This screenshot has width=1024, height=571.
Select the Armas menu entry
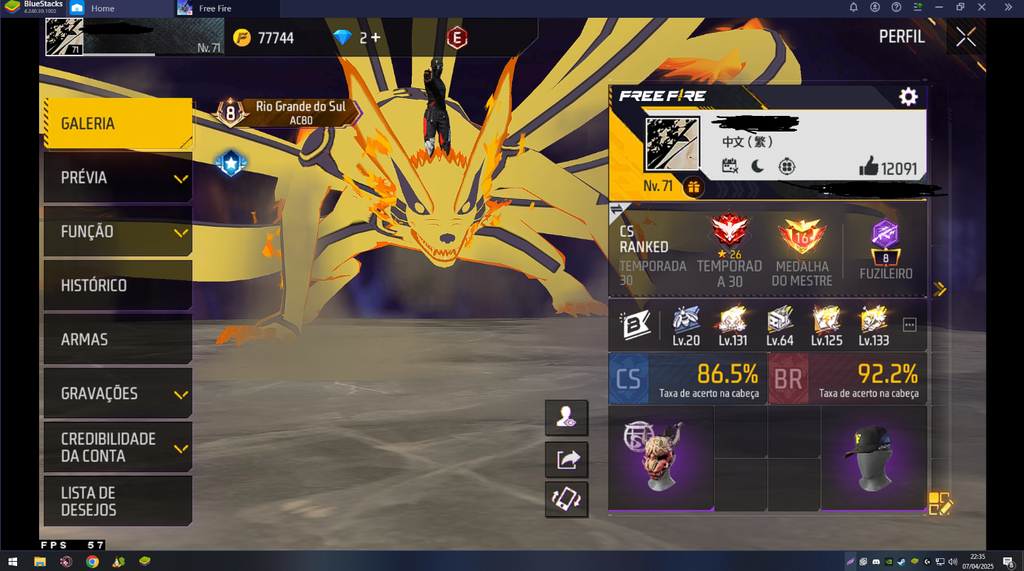click(x=116, y=340)
